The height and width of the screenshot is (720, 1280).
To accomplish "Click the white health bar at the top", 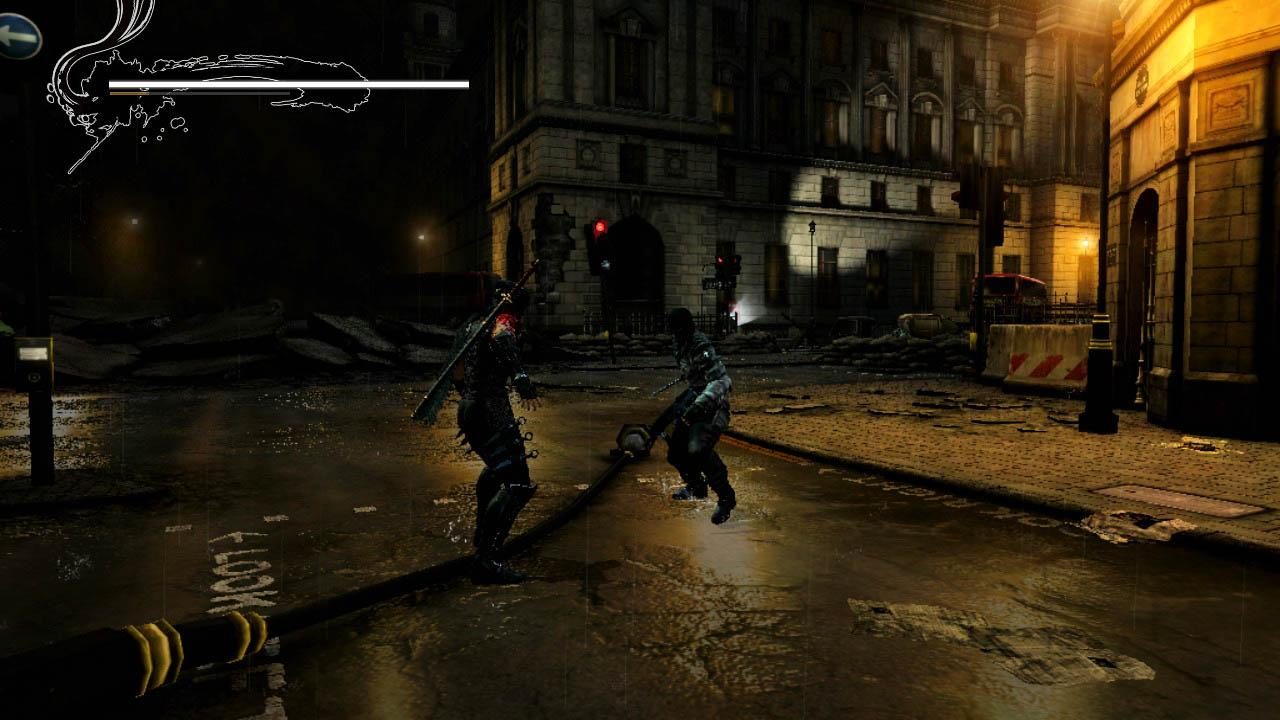I will pyautogui.click(x=290, y=80).
